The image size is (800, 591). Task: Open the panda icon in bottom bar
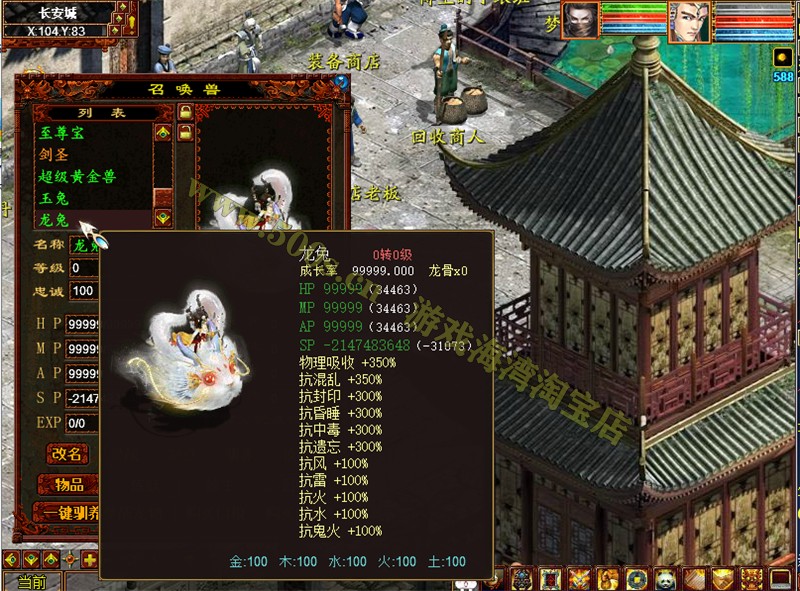[668, 578]
